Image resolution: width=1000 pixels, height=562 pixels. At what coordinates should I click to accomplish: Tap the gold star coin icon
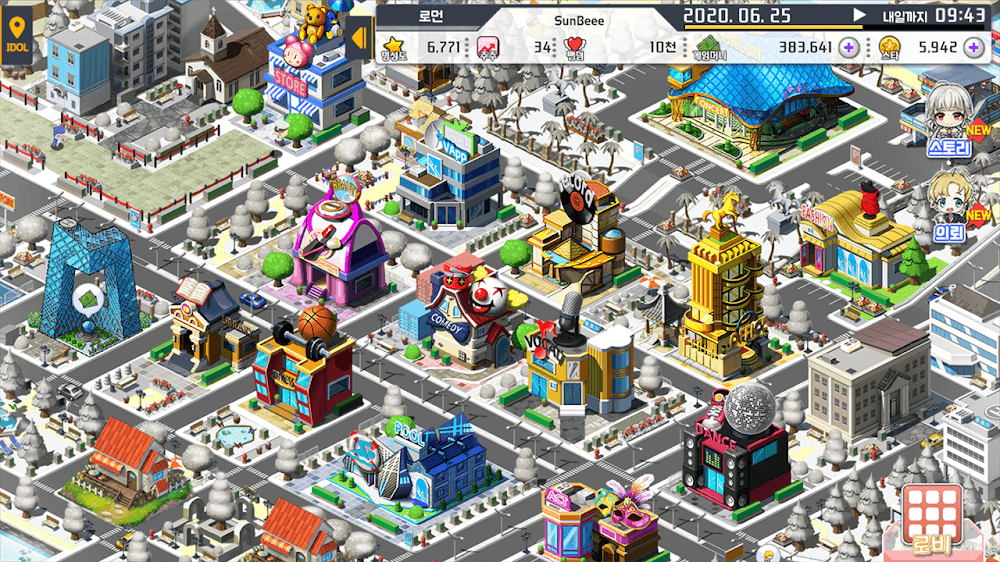(889, 46)
